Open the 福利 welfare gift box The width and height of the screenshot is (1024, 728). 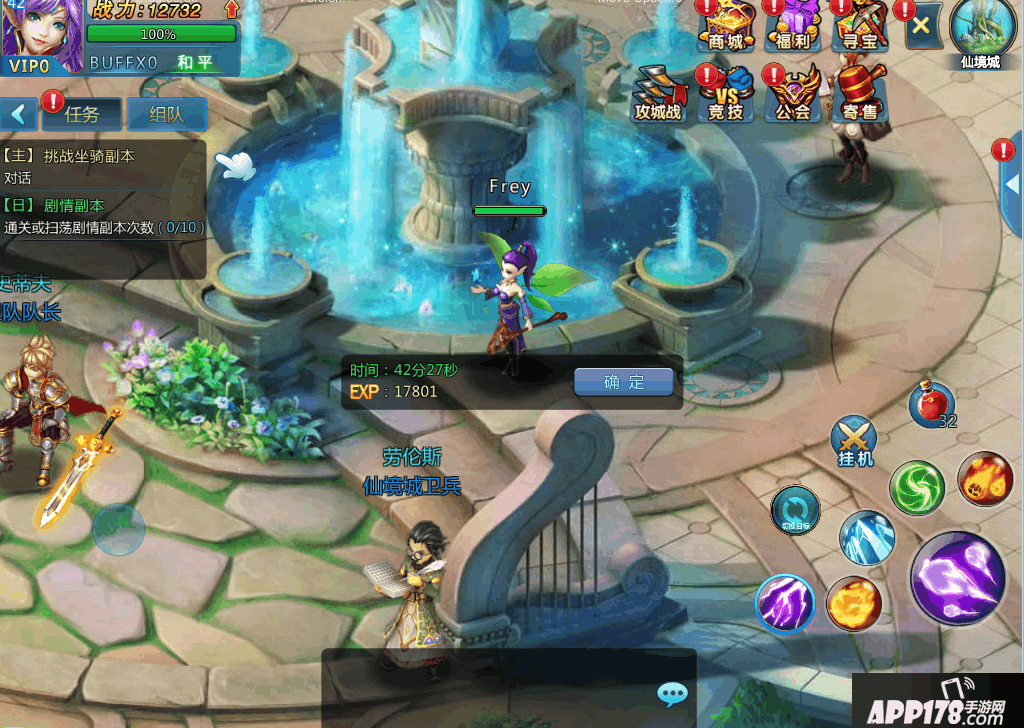pyautogui.click(x=793, y=26)
